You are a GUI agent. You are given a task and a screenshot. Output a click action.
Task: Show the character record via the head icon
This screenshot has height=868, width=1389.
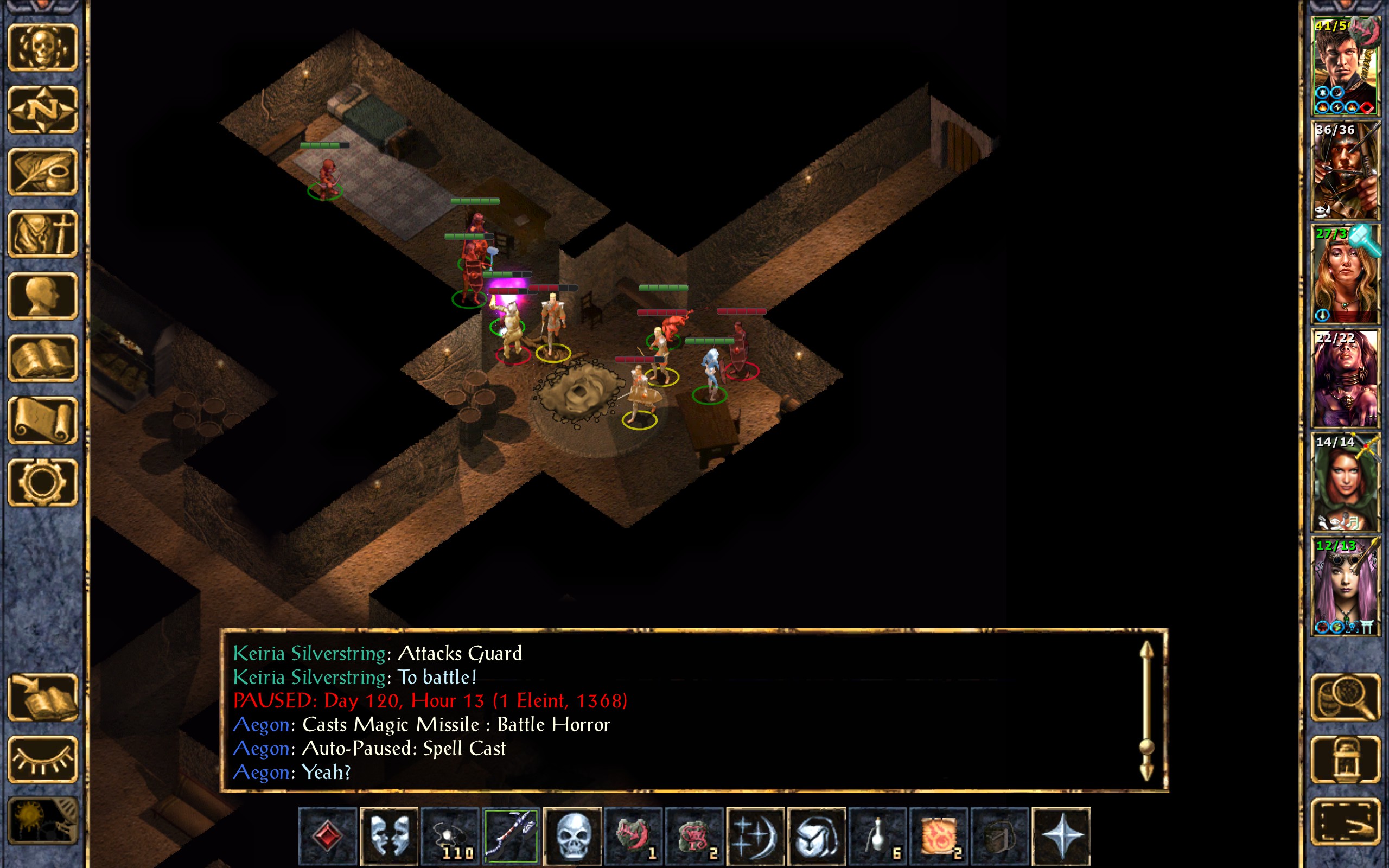pos(42,296)
